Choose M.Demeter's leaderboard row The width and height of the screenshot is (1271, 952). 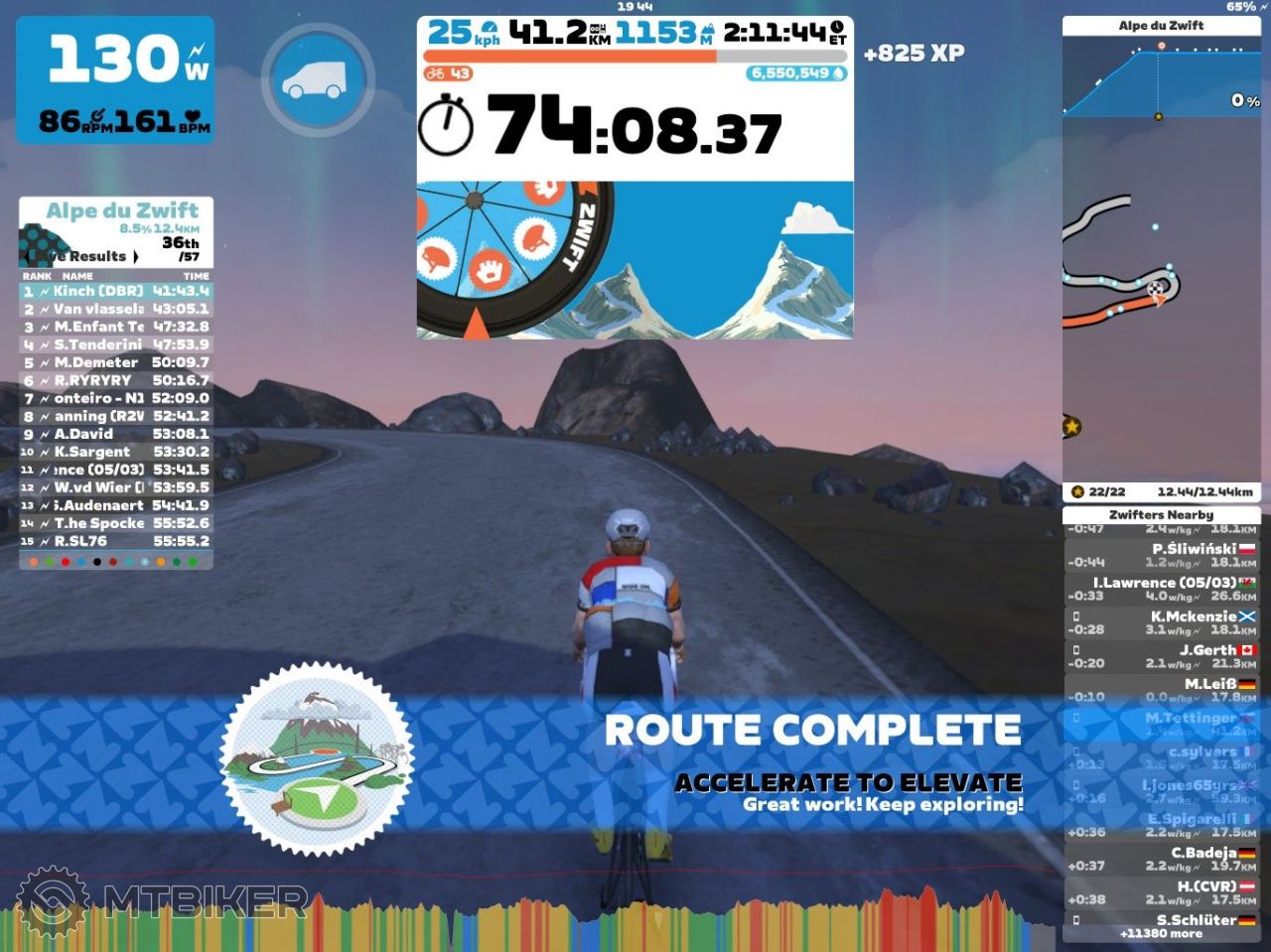point(115,362)
